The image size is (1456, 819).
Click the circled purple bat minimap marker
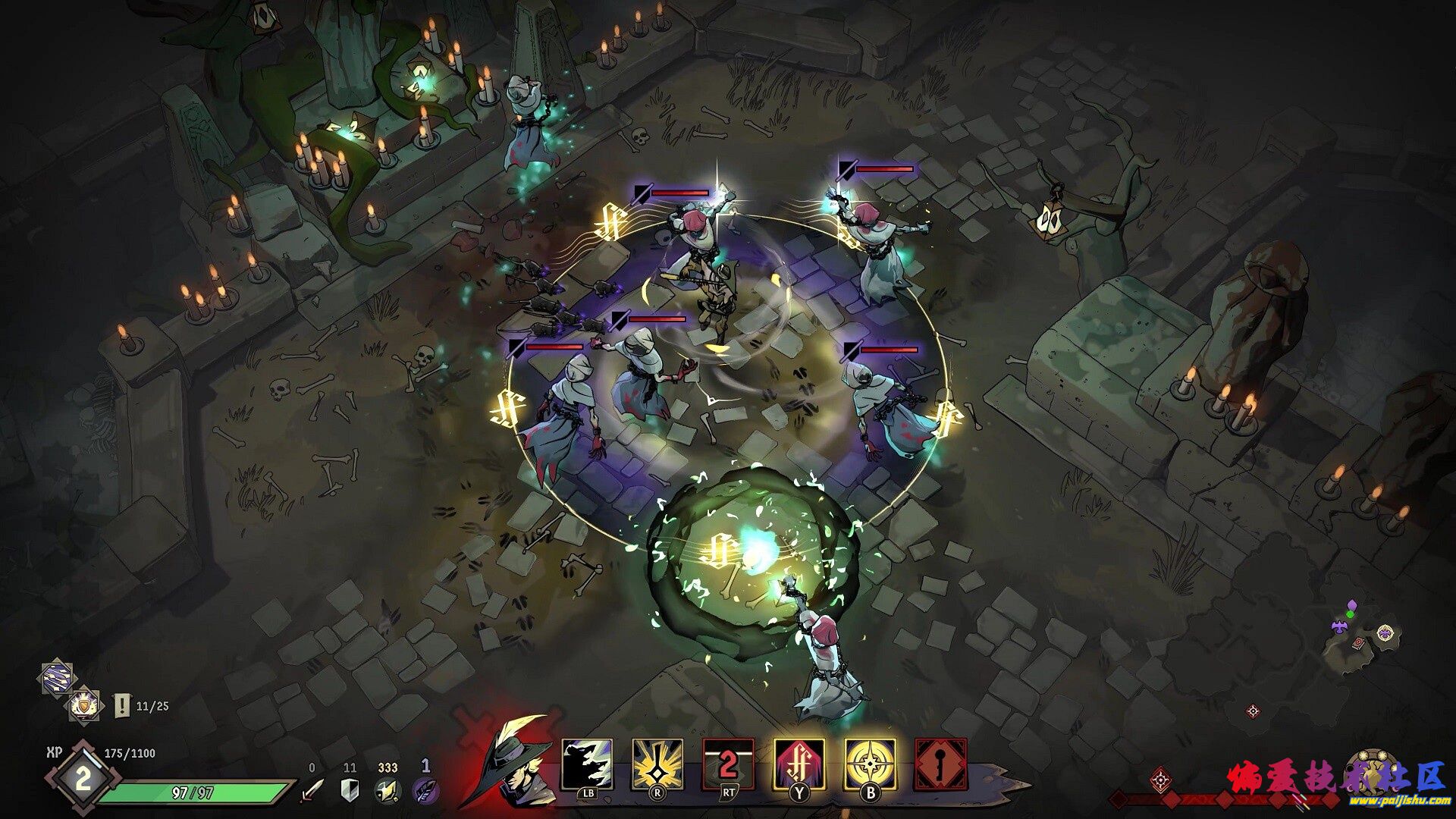[x=1385, y=632]
